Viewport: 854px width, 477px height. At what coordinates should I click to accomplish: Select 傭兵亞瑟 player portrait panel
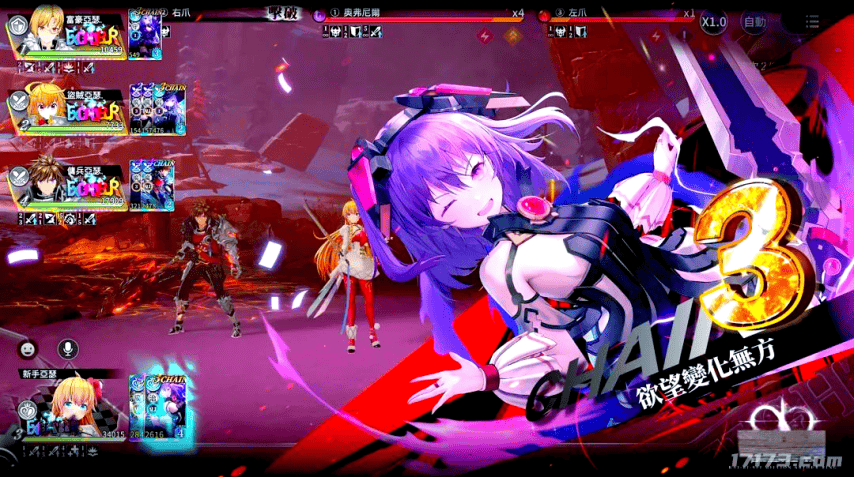pos(64,185)
